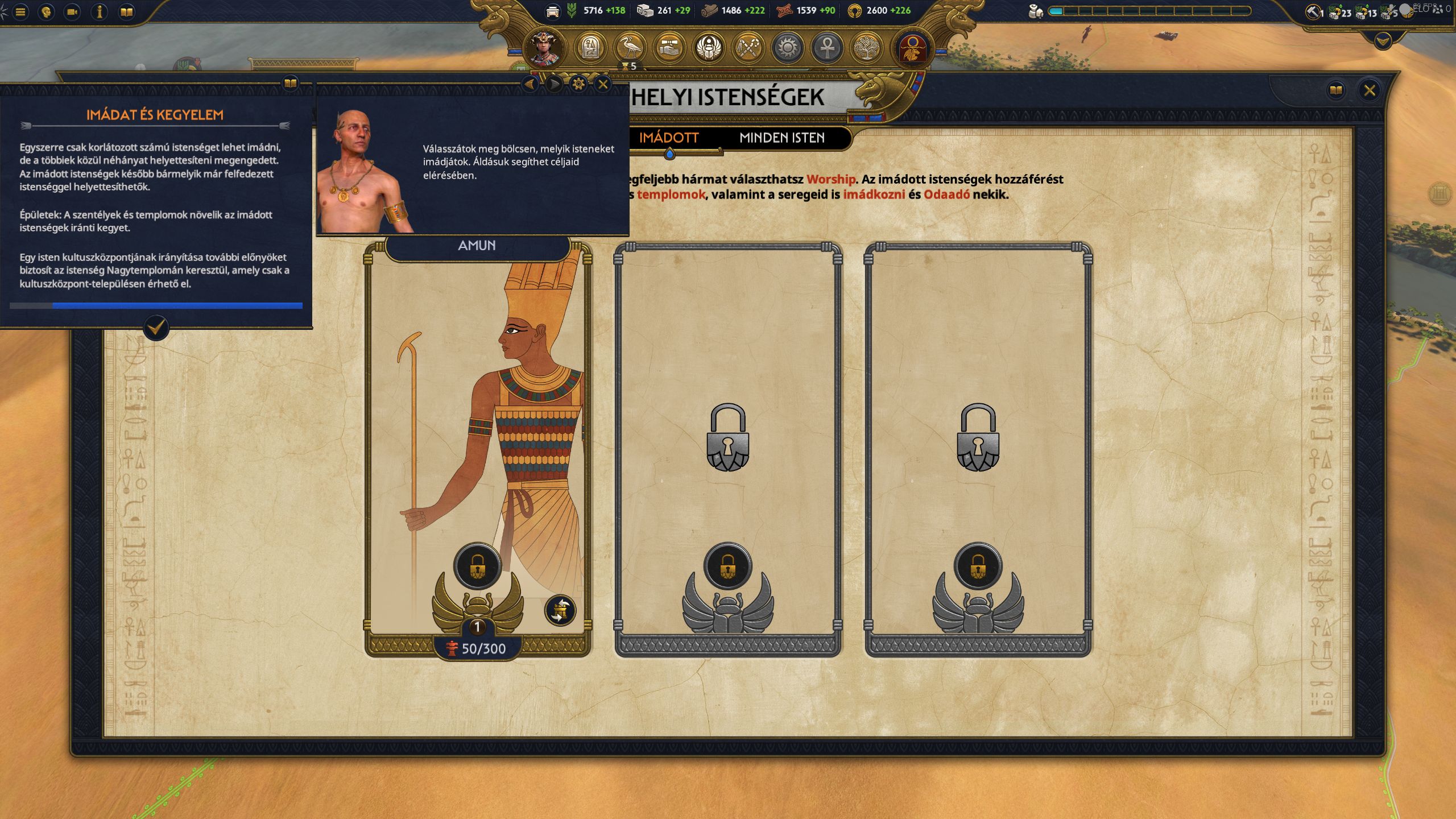The image size is (1456, 819).
Task: Click the replace deity button on Amun card
Action: 560,610
